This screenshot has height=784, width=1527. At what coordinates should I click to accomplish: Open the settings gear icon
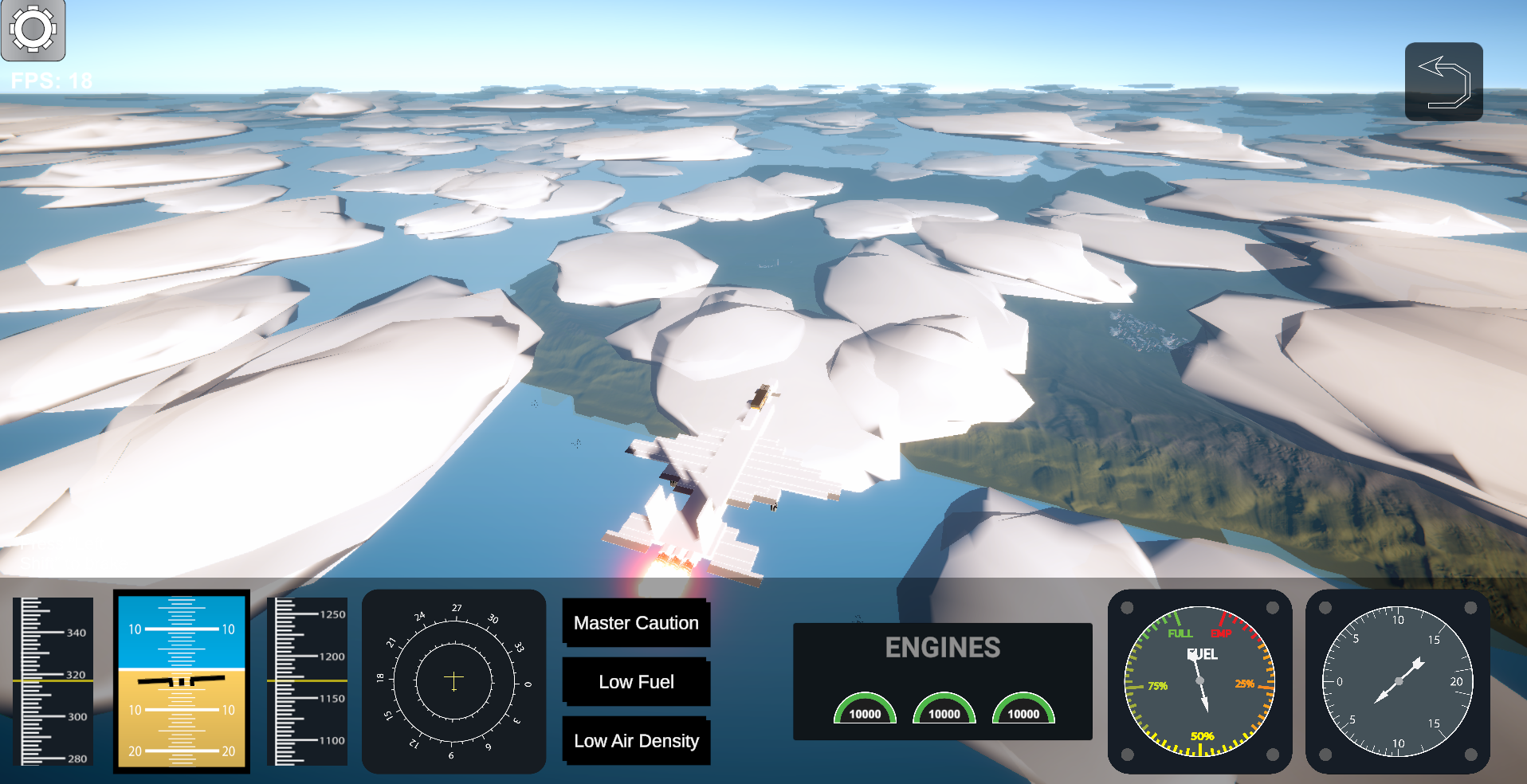tap(32, 30)
